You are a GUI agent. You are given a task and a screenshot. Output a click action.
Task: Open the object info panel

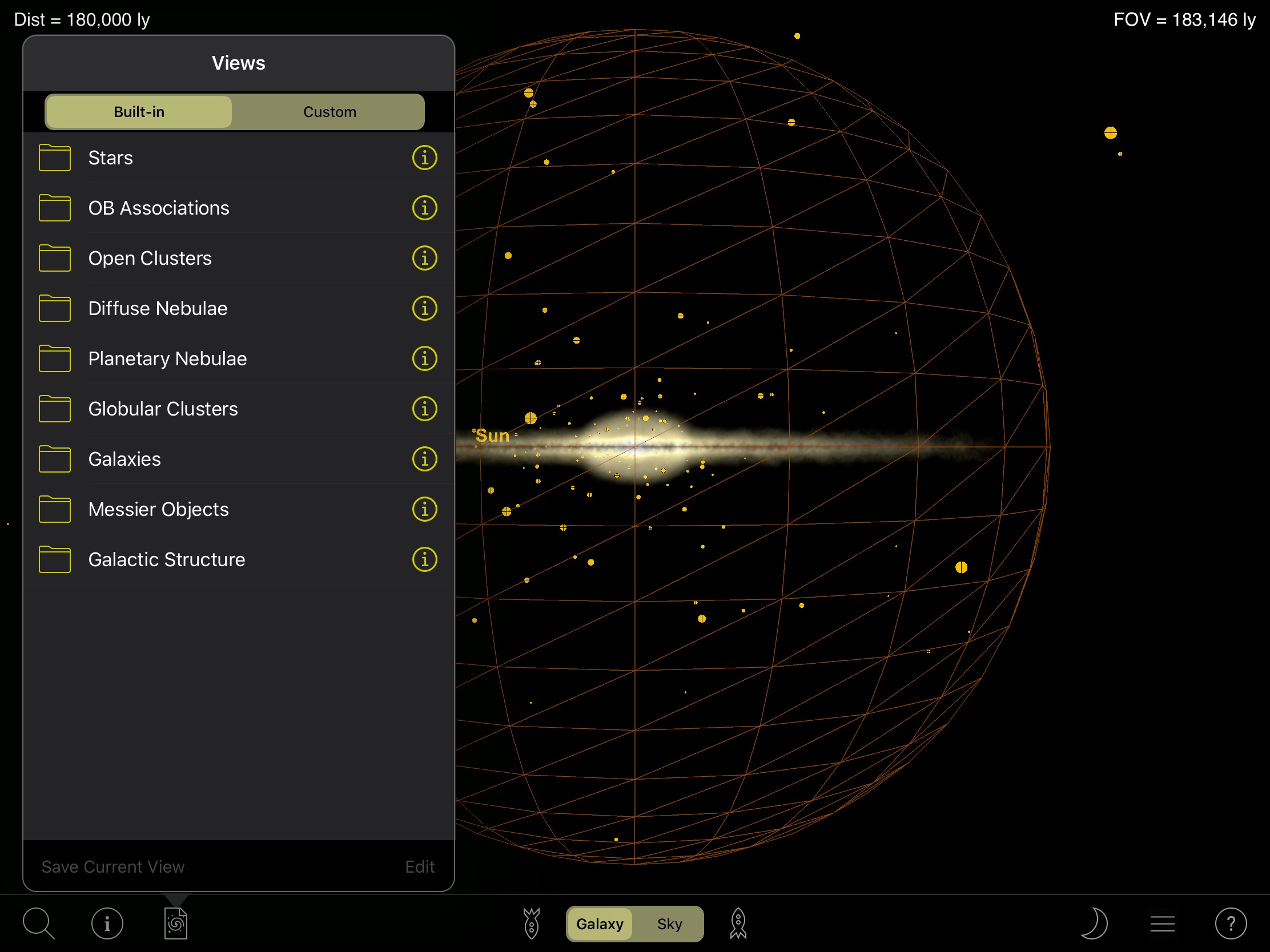pyautogui.click(x=107, y=923)
